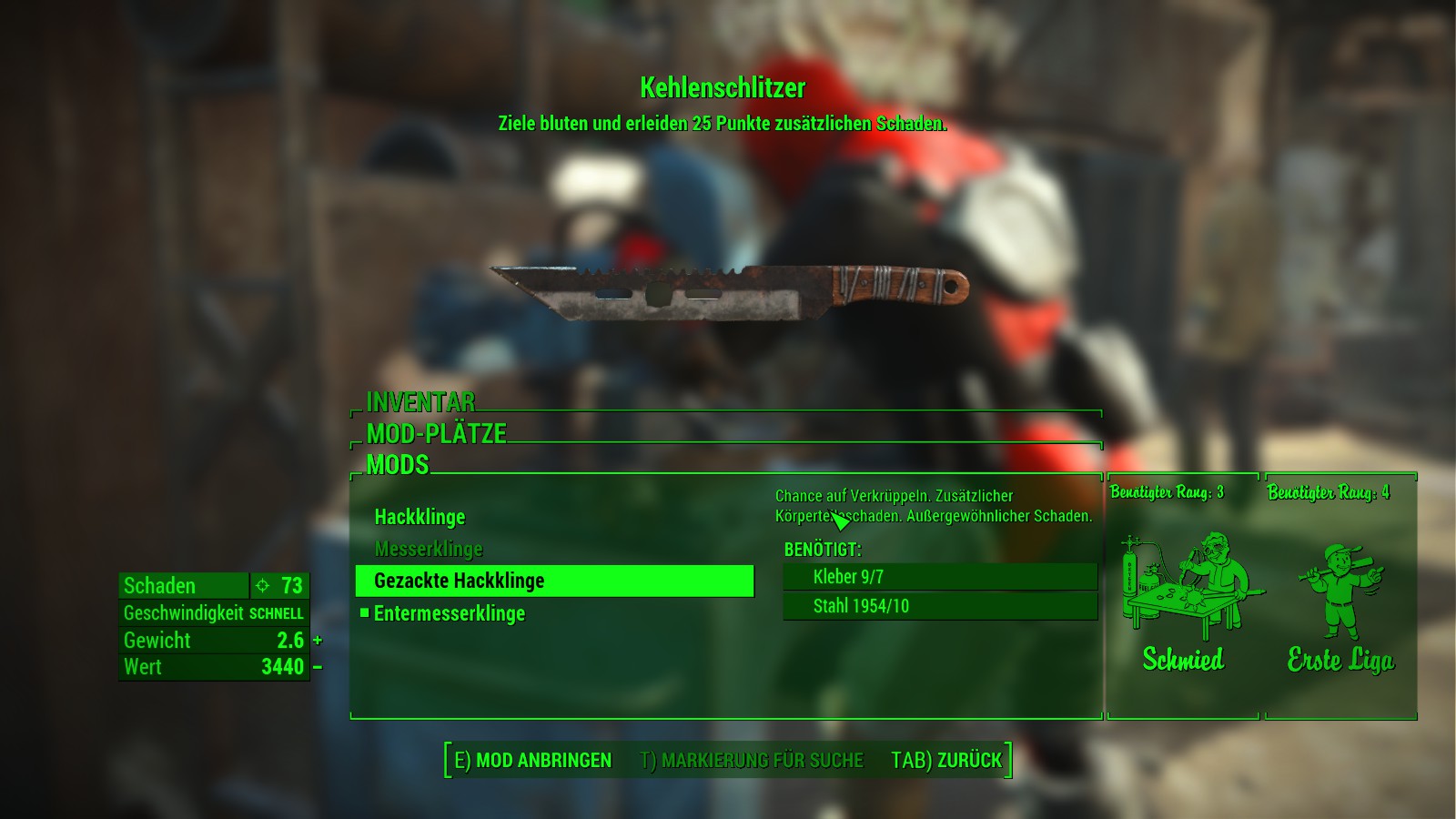Pick the Entermesserklinge mod
This screenshot has height=819, width=1456.
click(x=450, y=613)
